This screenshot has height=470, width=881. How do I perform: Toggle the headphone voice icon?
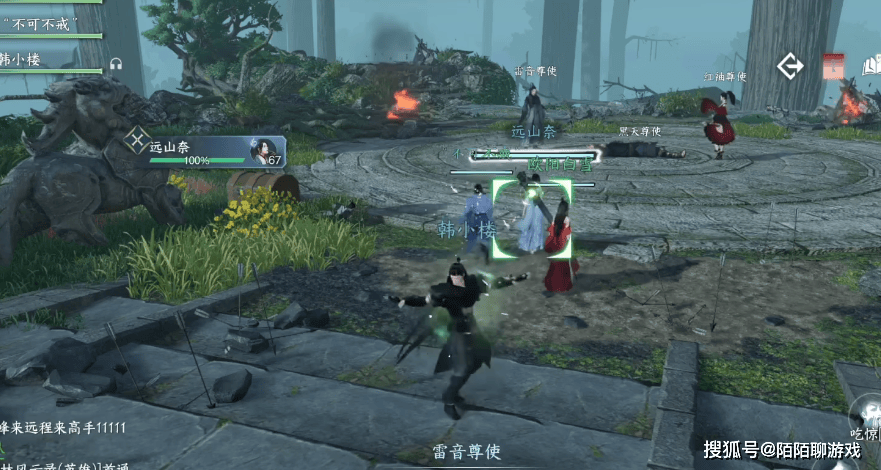click(115, 63)
